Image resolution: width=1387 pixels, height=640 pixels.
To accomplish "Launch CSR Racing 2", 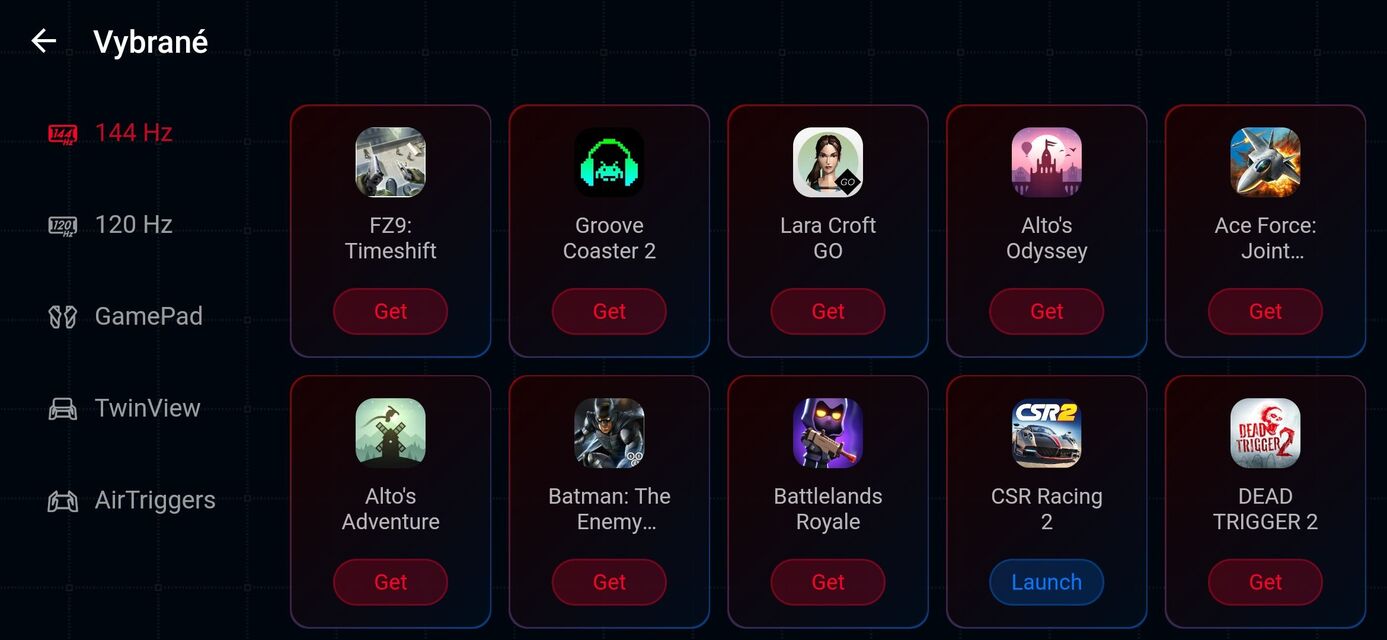I will click(x=1046, y=582).
